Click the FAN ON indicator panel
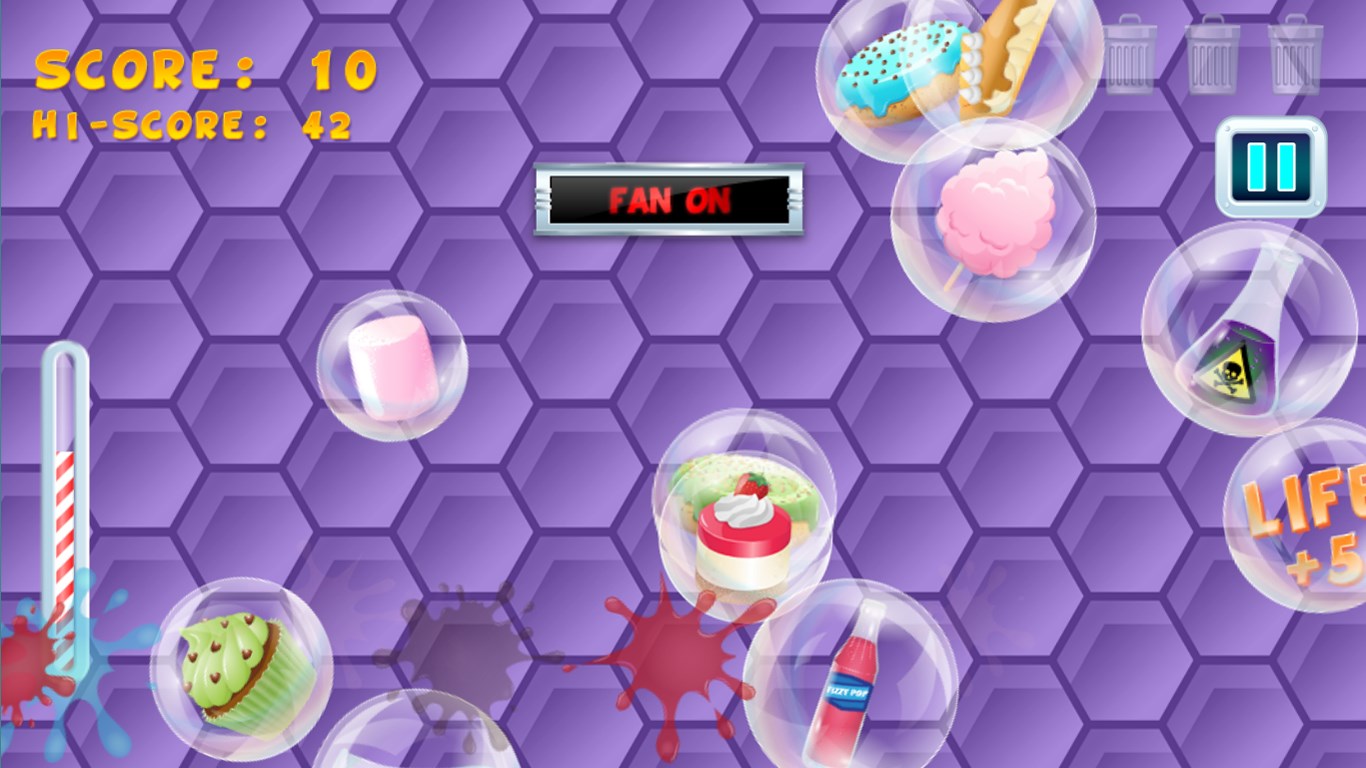 (x=668, y=200)
